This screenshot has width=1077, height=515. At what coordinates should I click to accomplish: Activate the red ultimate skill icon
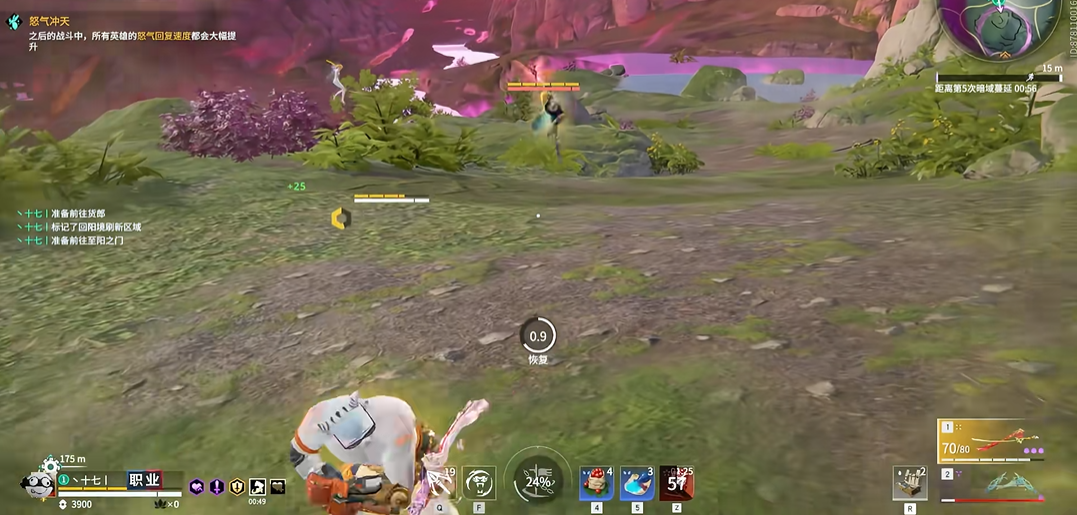(676, 483)
